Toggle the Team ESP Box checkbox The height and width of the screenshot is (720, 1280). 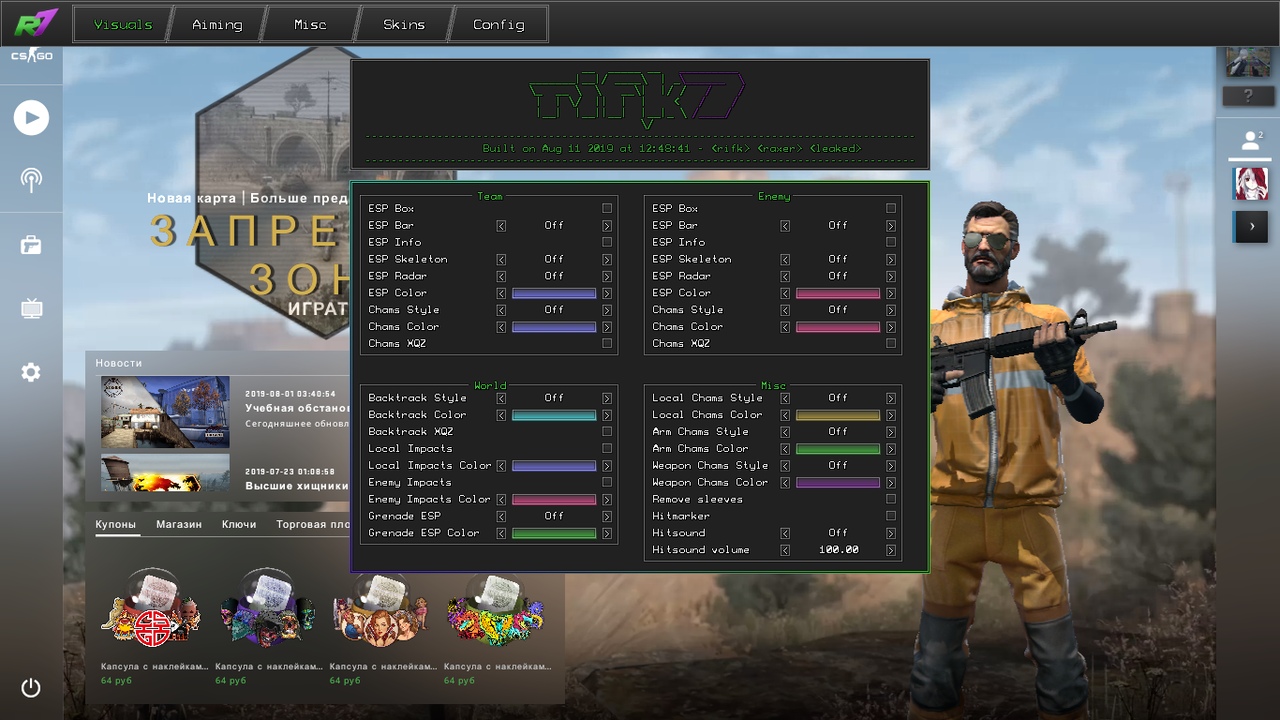pyautogui.click(x=607, y=209)
